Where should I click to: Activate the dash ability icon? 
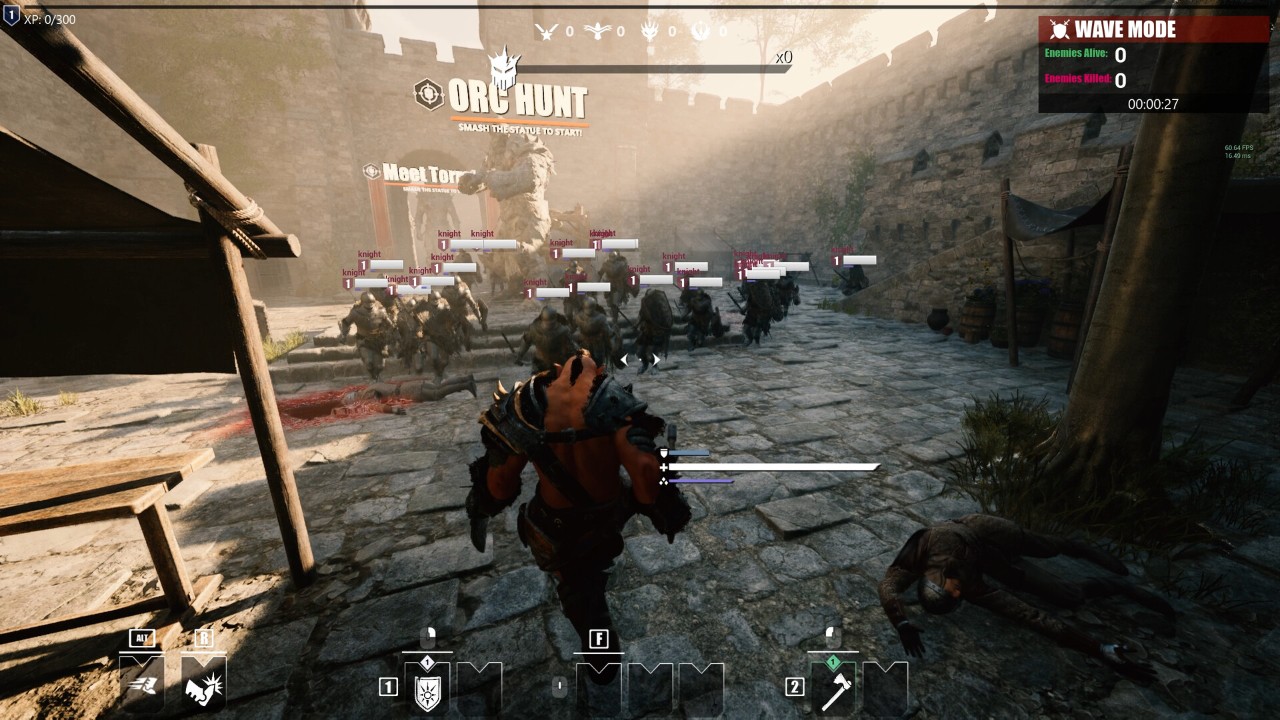pos(141,684)
